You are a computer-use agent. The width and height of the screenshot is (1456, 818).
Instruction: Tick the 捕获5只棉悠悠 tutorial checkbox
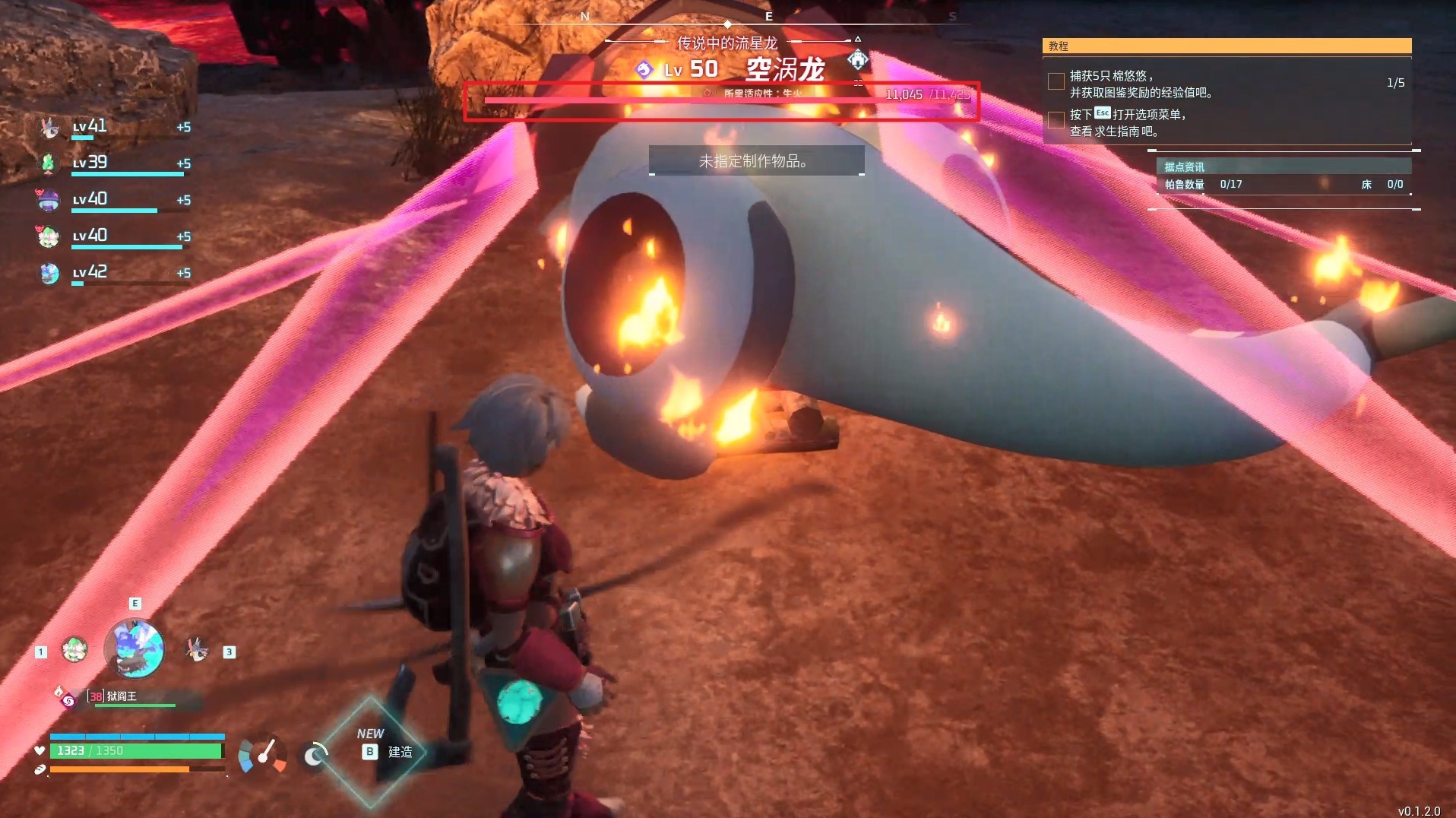click(1056, 81)
